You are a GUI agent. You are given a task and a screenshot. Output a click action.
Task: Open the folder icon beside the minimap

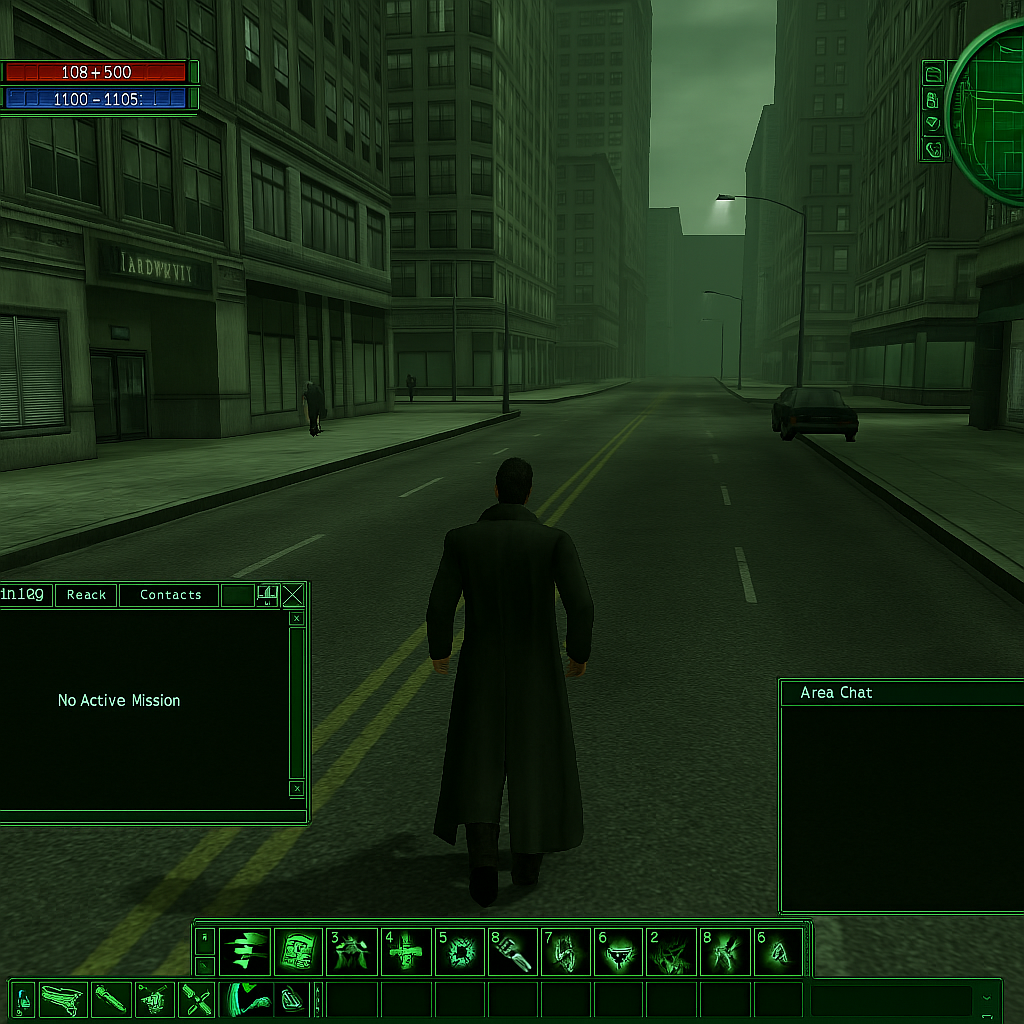point(933,74)
